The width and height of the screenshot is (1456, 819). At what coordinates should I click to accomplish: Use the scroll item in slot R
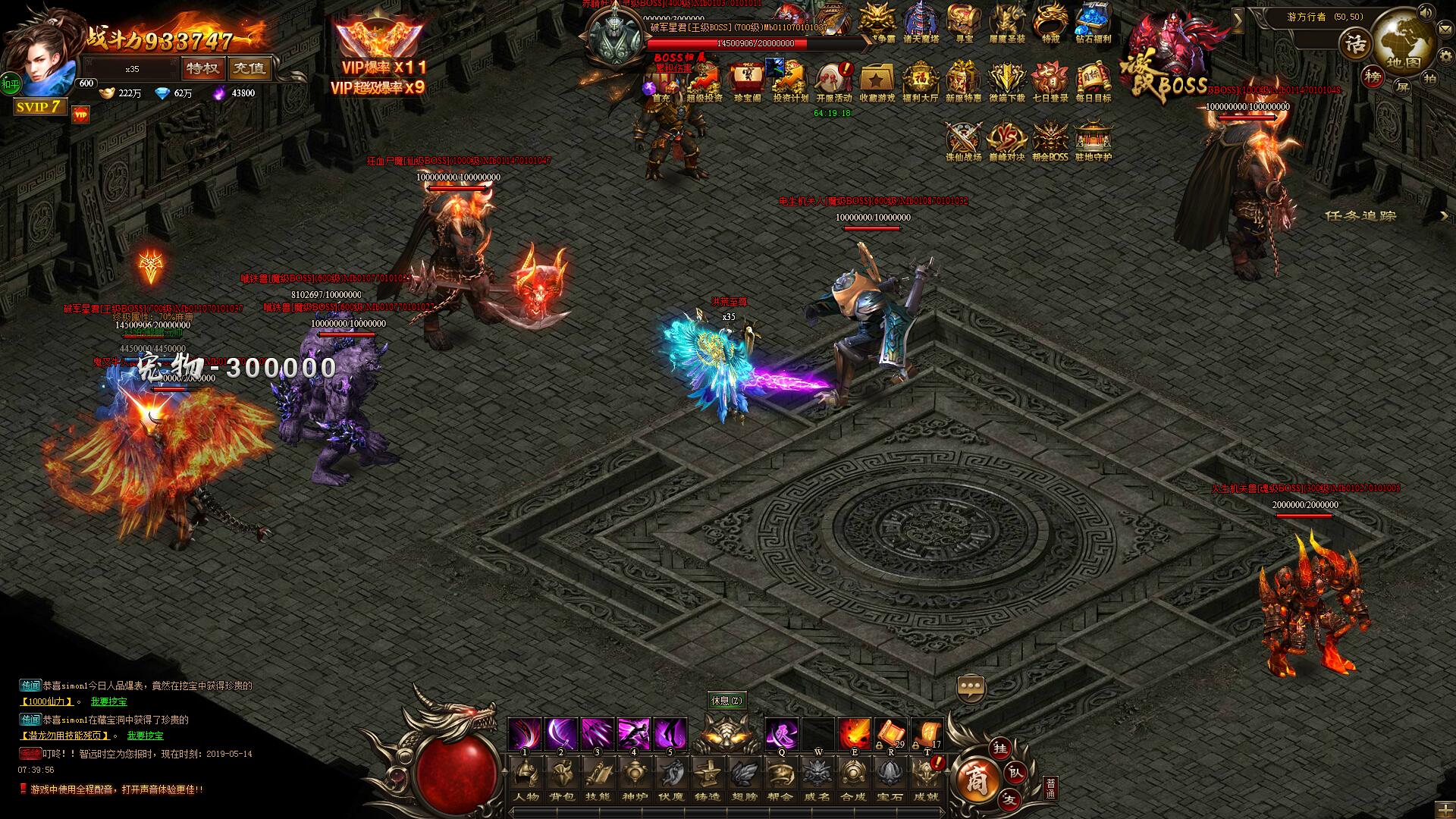(x=890, y=735)
